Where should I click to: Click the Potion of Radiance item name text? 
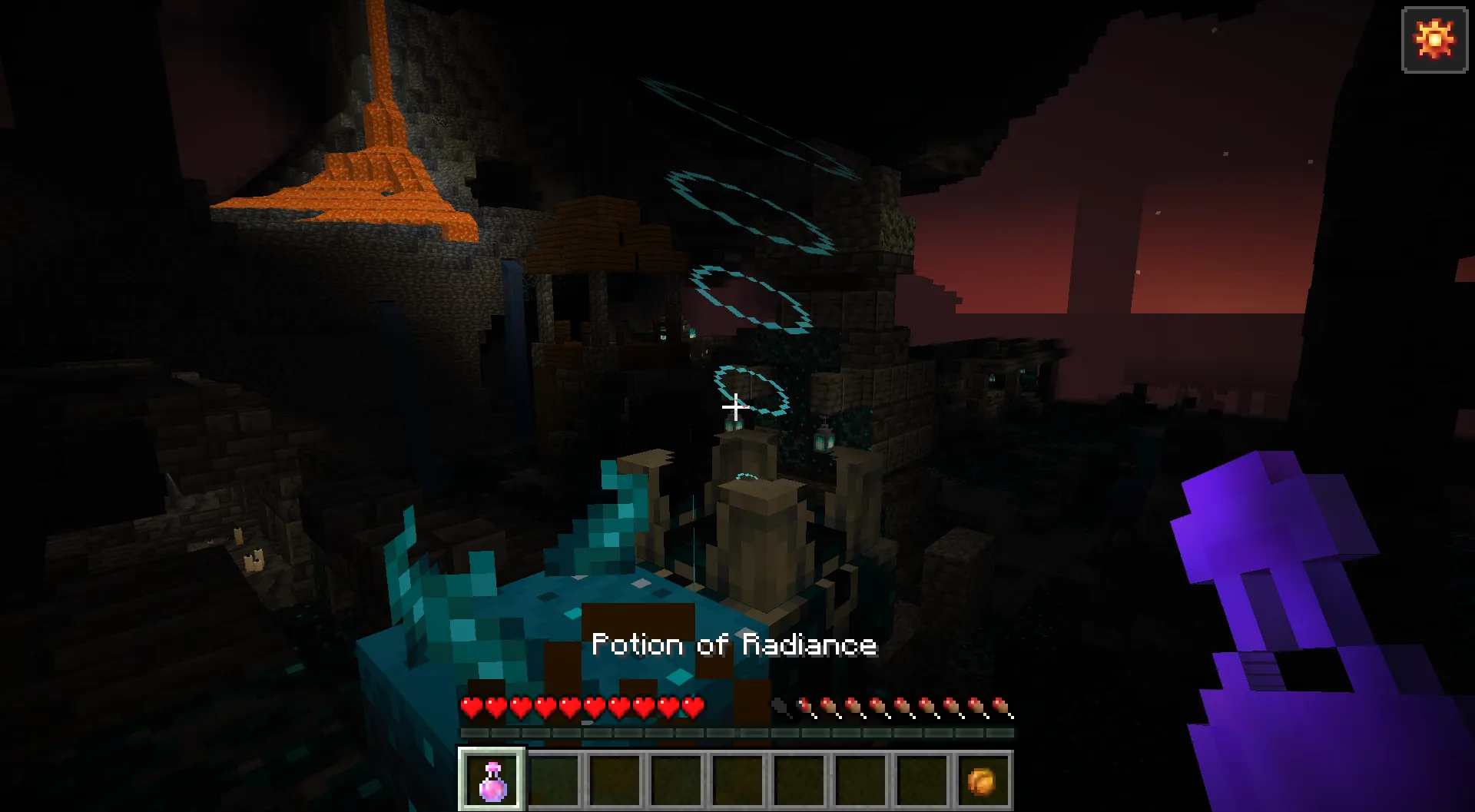[x=735, y=645]
